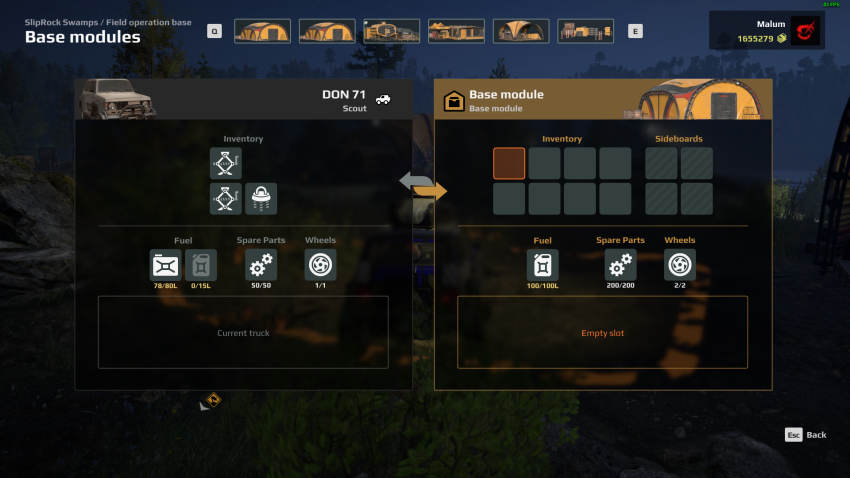Choose the base module's 200/200 spare parts
The width and height of the screenshot is (850, 478).
[620, 265]
